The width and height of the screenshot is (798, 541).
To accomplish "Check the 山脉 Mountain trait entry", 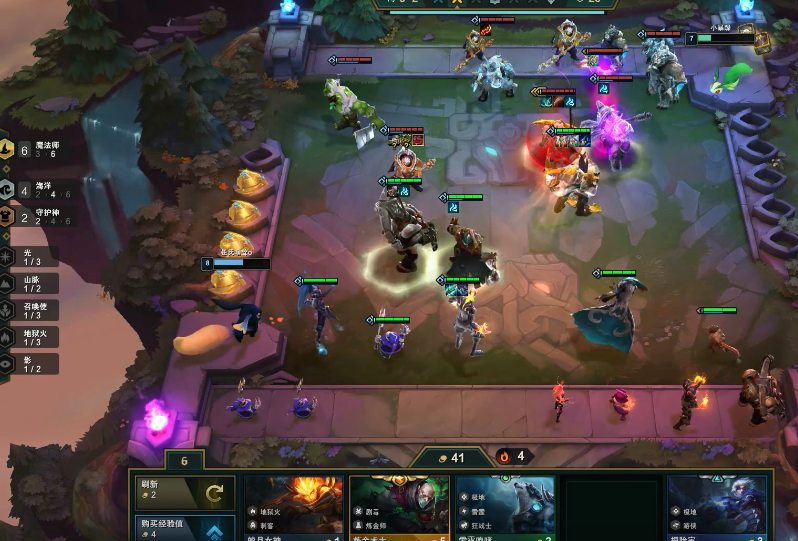I will click(30, 284).
